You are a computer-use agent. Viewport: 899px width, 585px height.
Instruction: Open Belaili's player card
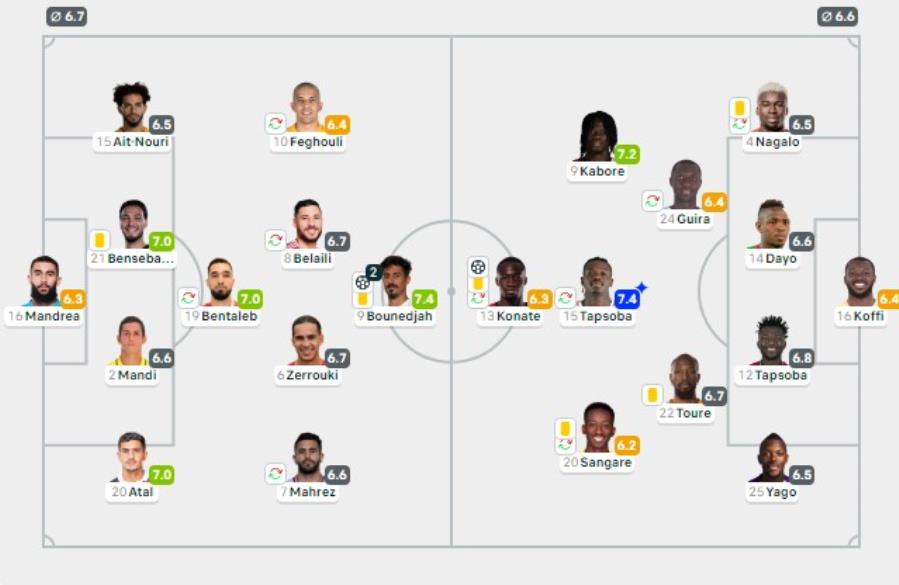(x=307, y=225)
